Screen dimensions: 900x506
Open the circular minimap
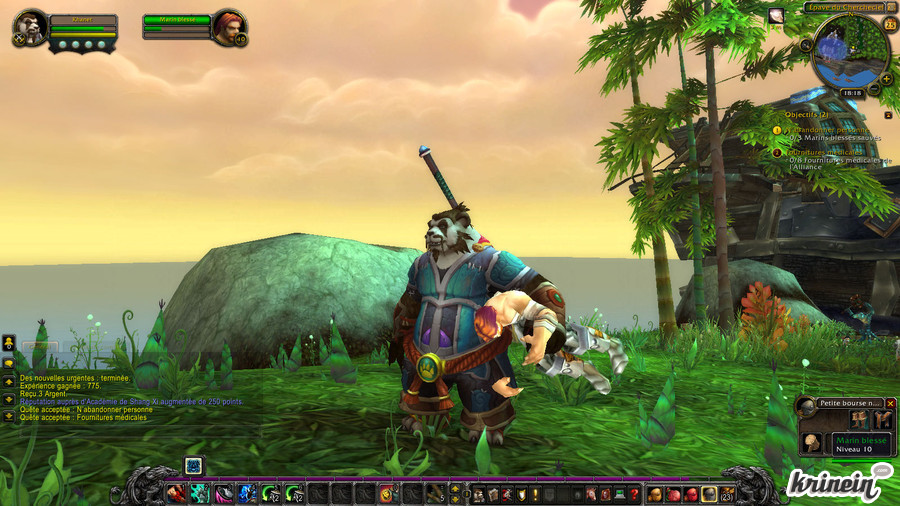(x=848, y=52)
